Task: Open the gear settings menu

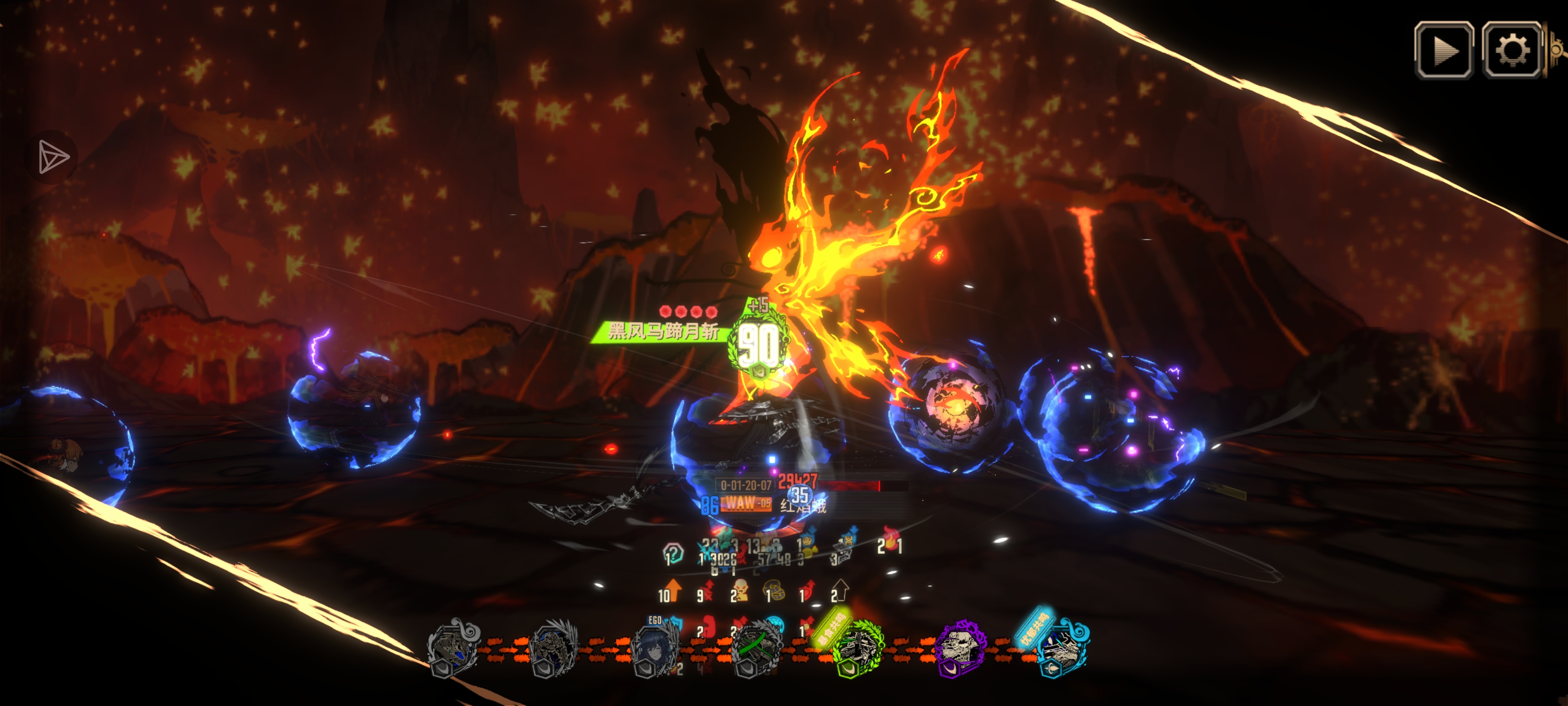Action: [1511, 50]
